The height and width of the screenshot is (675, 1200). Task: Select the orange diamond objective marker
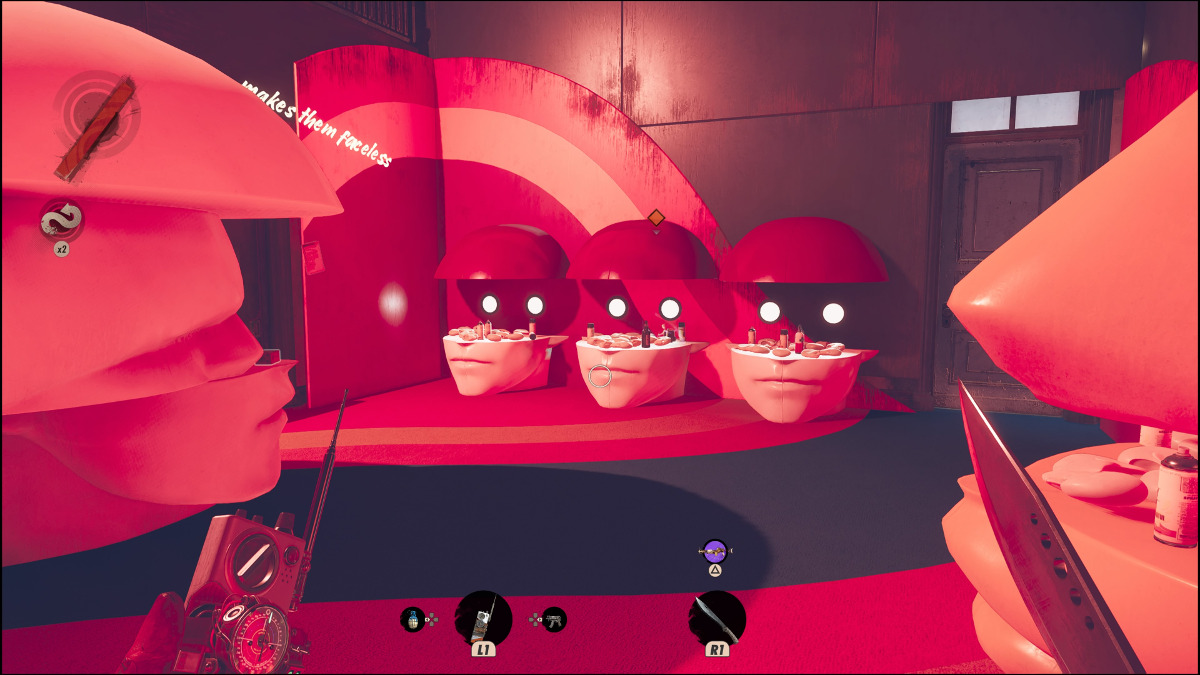[656, 217]
